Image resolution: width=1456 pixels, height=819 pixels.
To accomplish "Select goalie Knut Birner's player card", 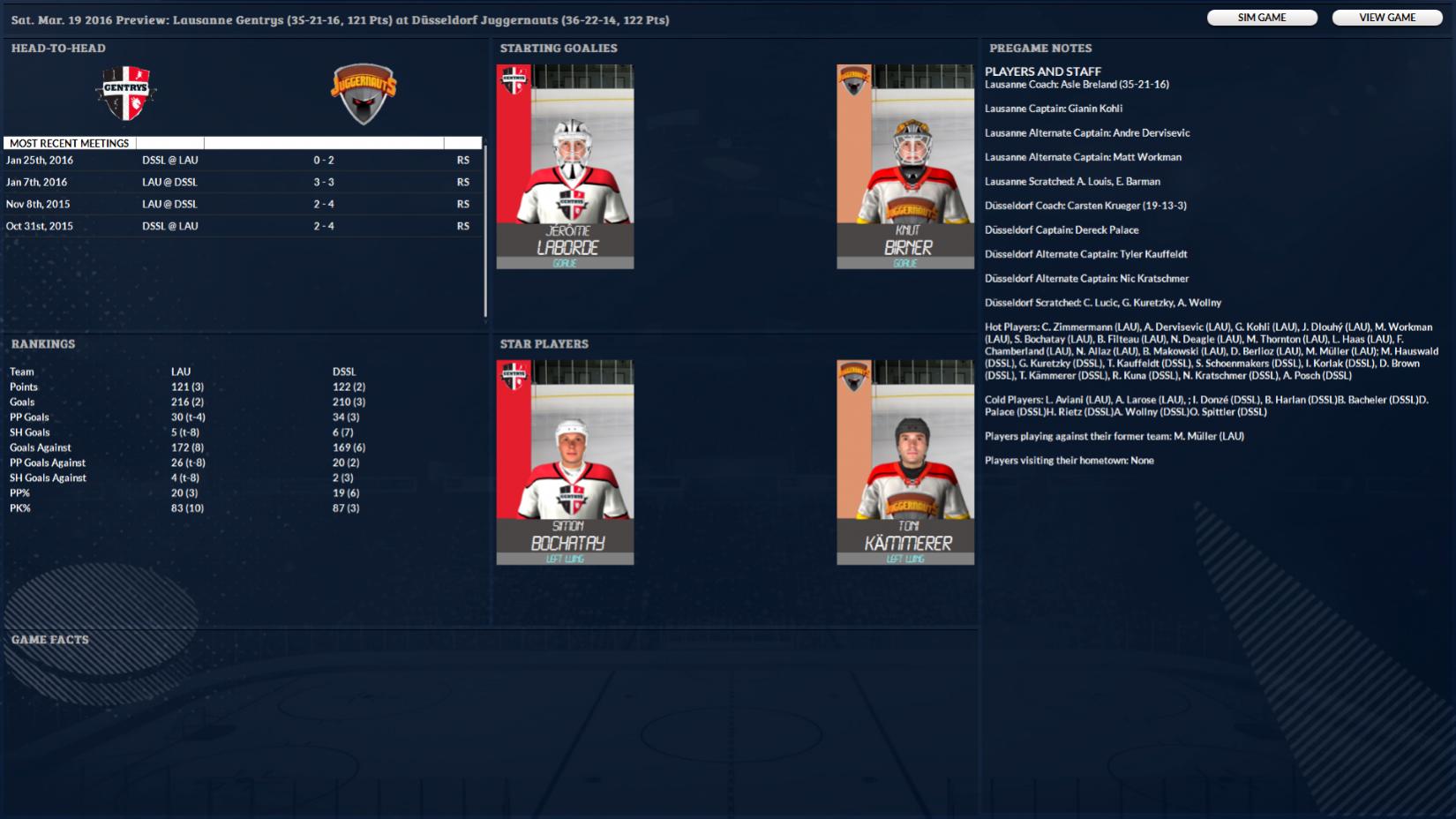I will coord(905,166).
